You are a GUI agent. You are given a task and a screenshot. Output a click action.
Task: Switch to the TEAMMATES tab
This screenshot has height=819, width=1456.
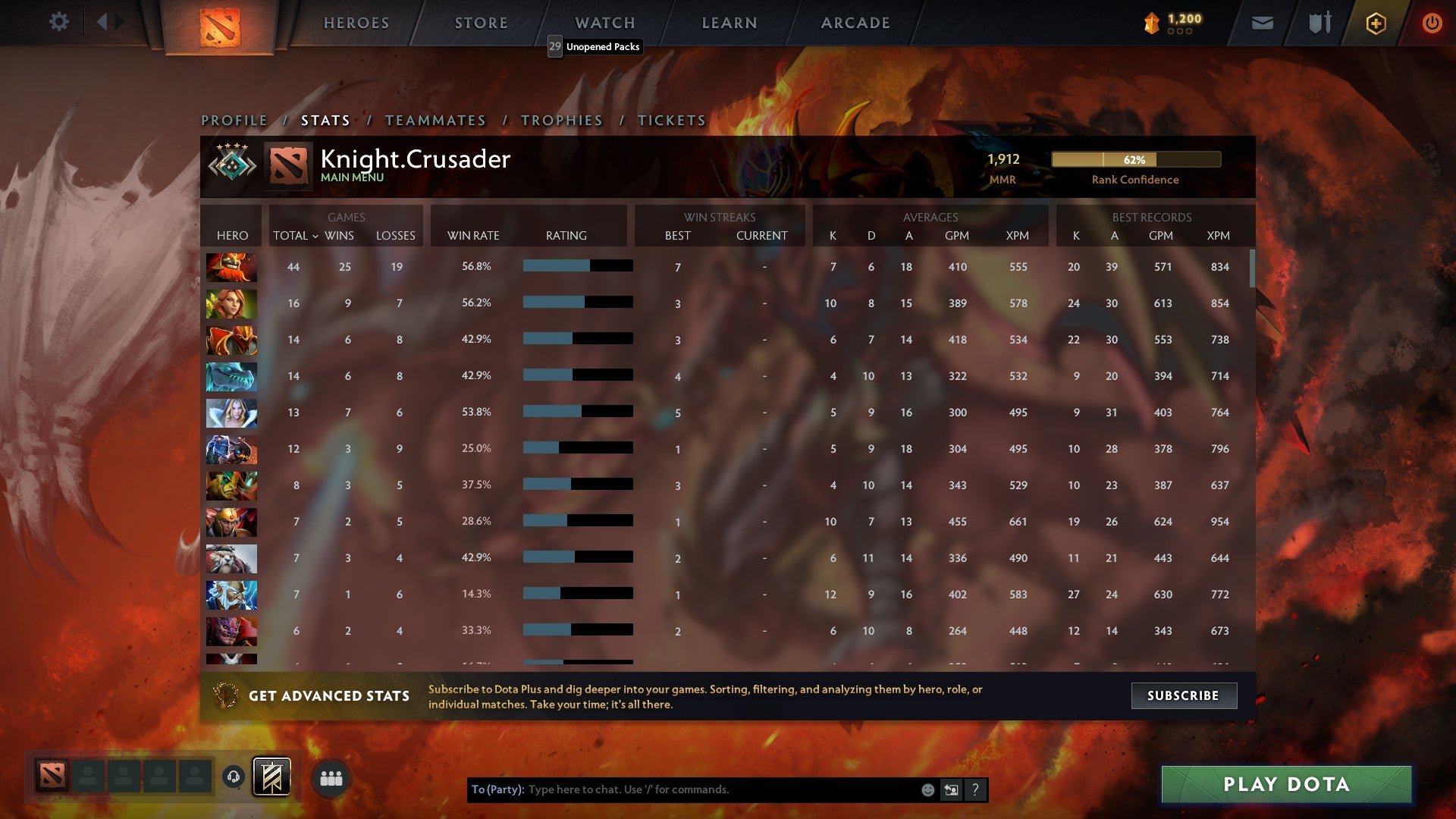(436, 120)
